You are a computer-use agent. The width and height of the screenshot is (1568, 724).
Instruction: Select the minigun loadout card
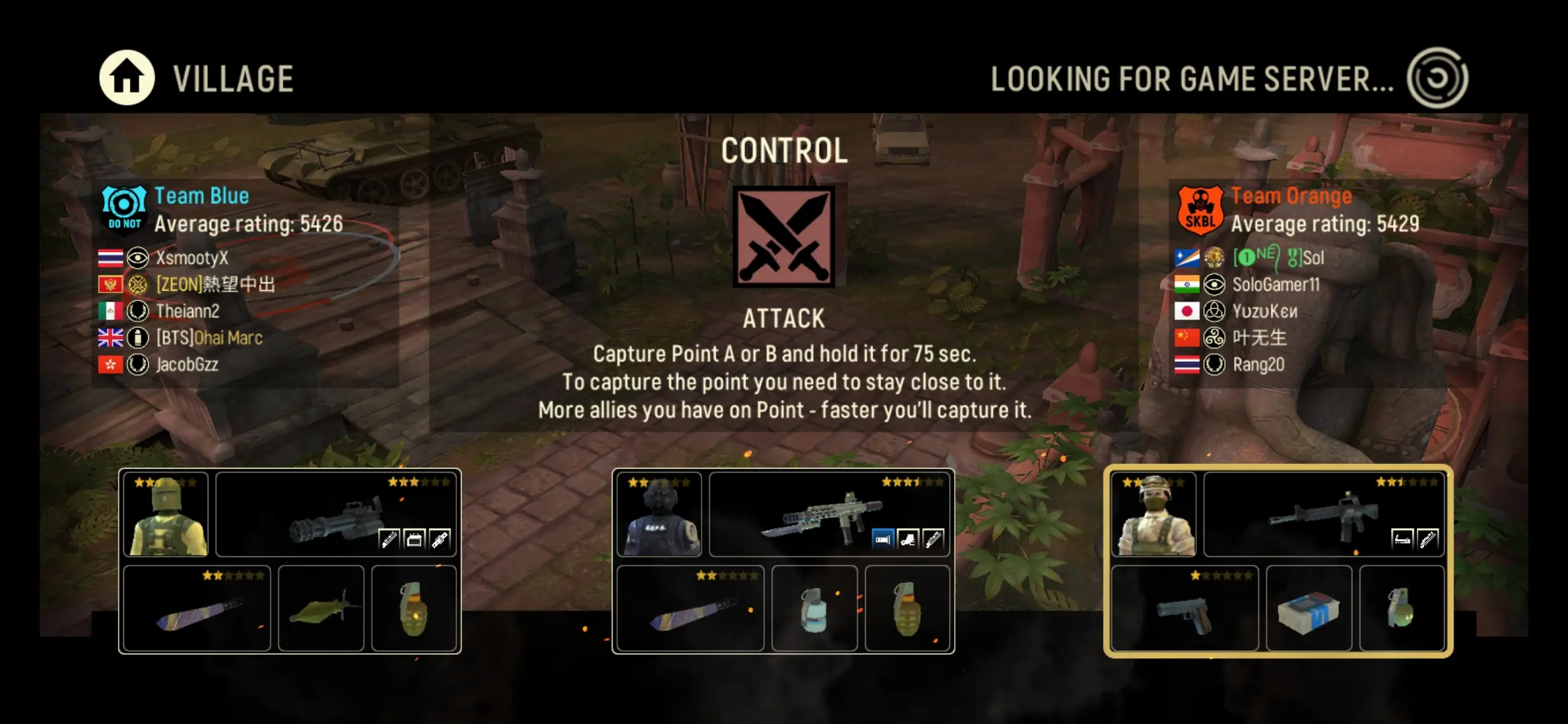point(289,560)
